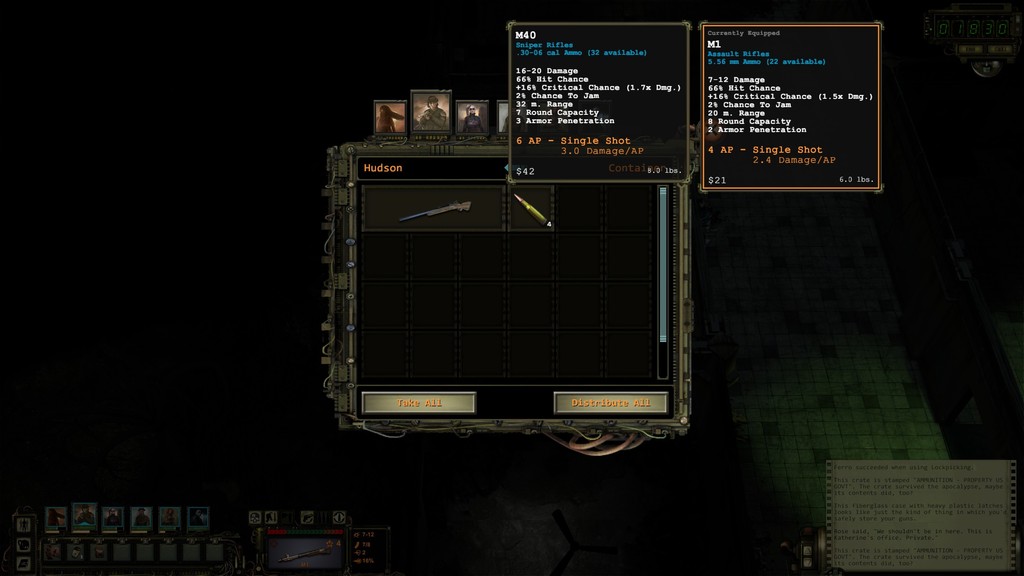Image resolution: width=1024 pixels, height=576 pixels.
Task: Select the first squad portrait in the bottom bar
Action: point(56,517)
